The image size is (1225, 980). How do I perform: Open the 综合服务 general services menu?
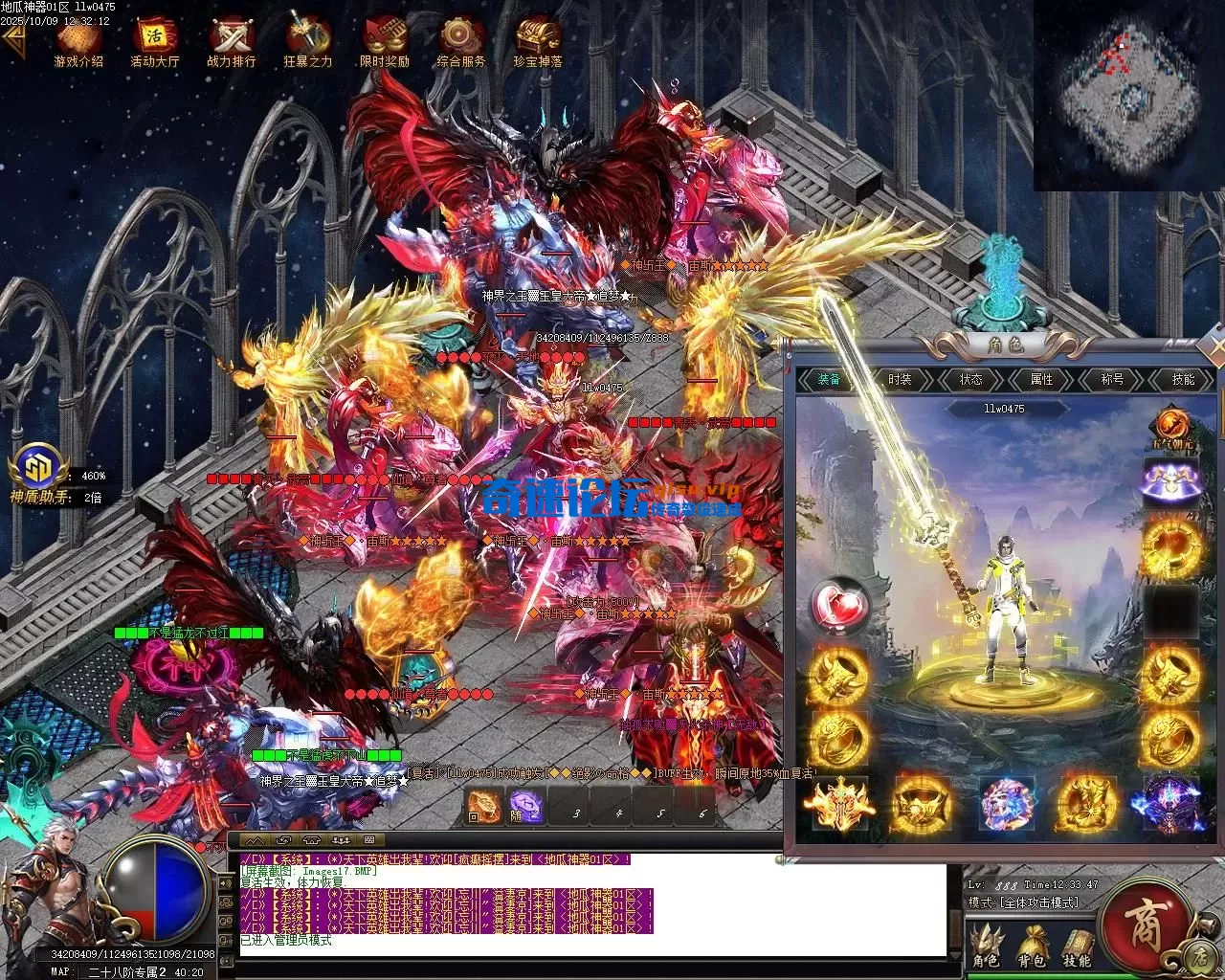point(460,41)
